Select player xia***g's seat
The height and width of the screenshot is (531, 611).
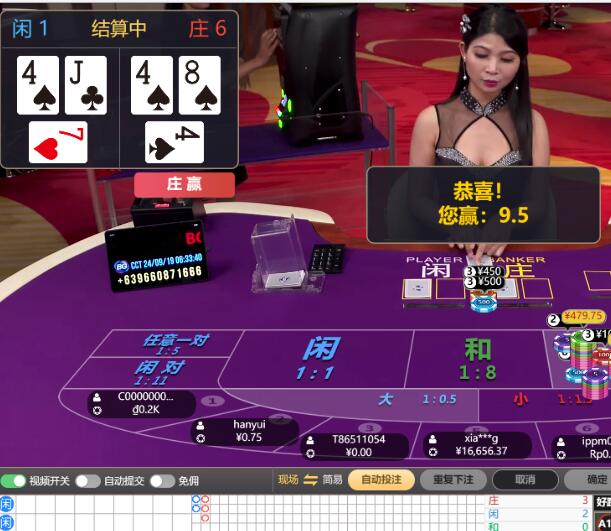[478, 445]
